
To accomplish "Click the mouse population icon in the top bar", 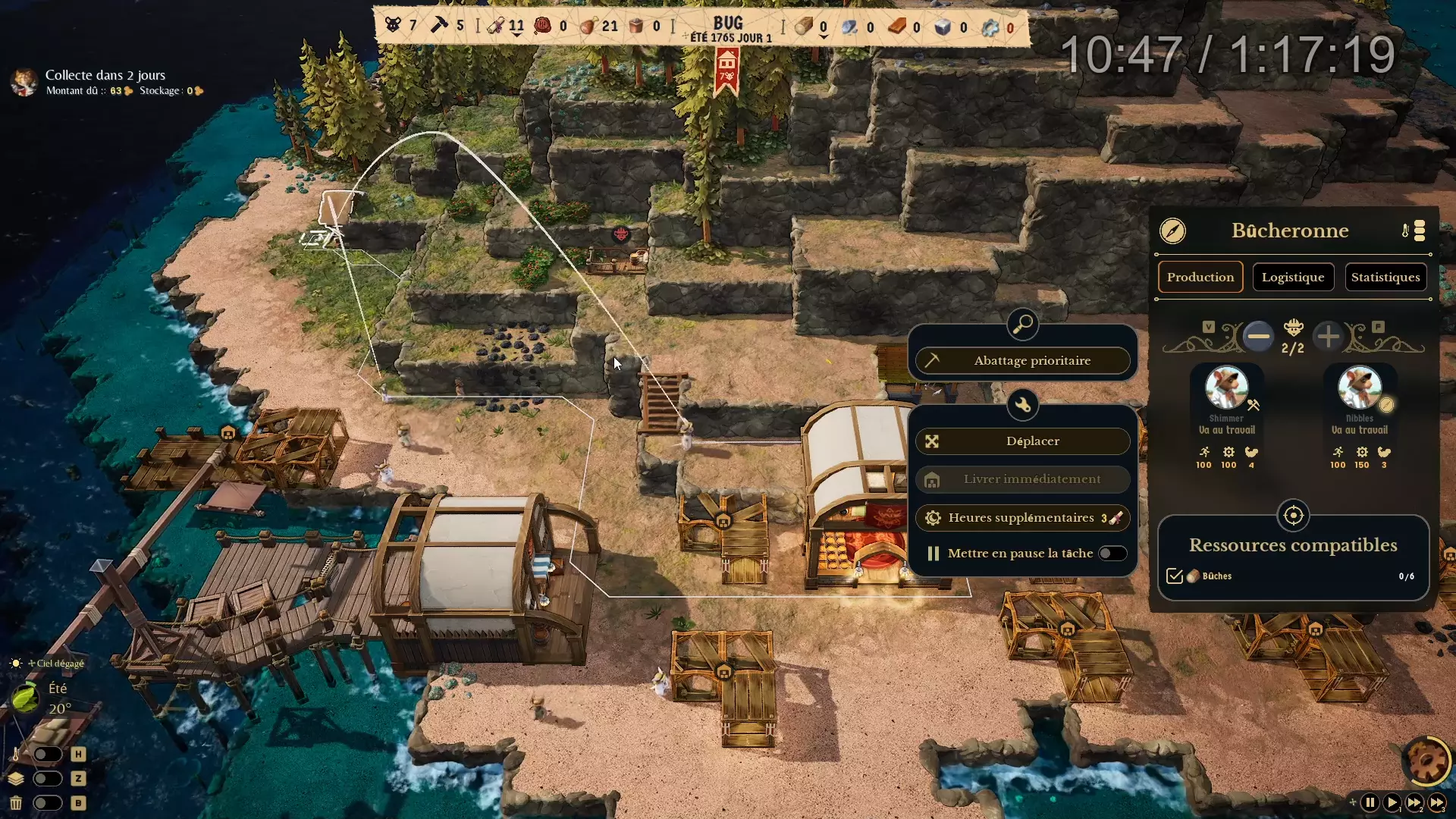I will coord(392,24).
